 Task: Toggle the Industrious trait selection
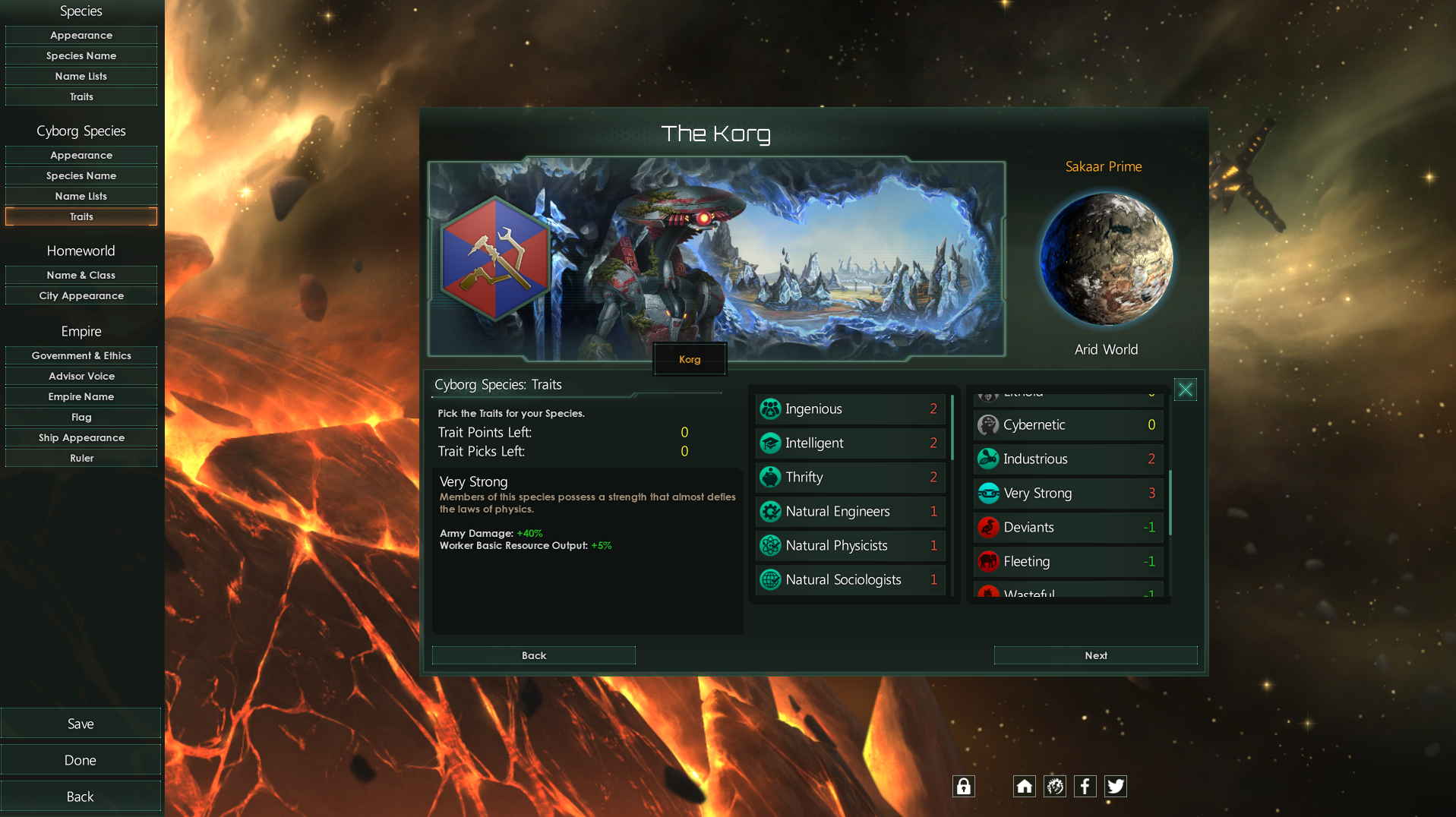[x=987, y=459]
